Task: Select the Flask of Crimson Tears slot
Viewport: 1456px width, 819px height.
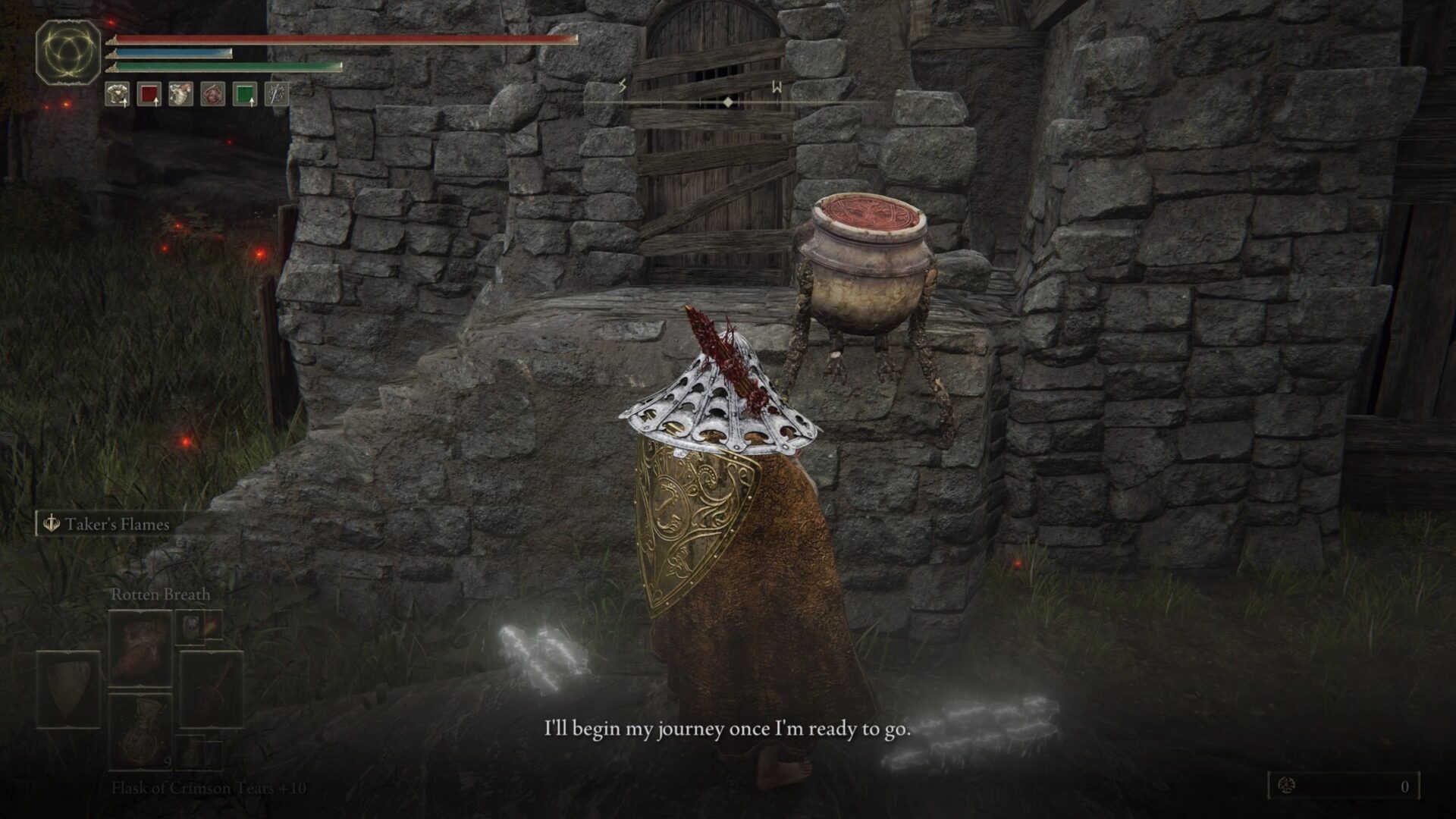Action: click(140, 730)
